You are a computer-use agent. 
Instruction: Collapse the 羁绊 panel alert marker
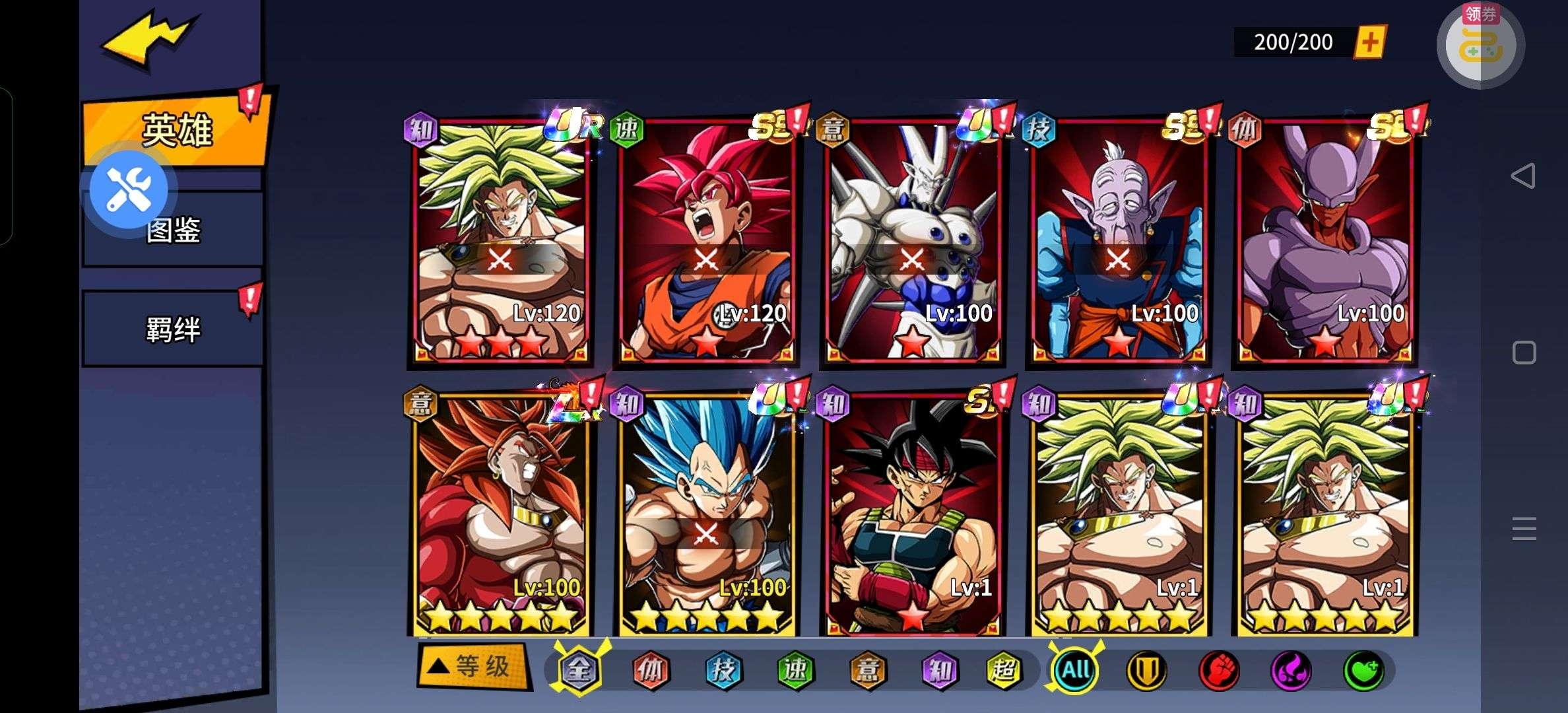tap(249, 298)
